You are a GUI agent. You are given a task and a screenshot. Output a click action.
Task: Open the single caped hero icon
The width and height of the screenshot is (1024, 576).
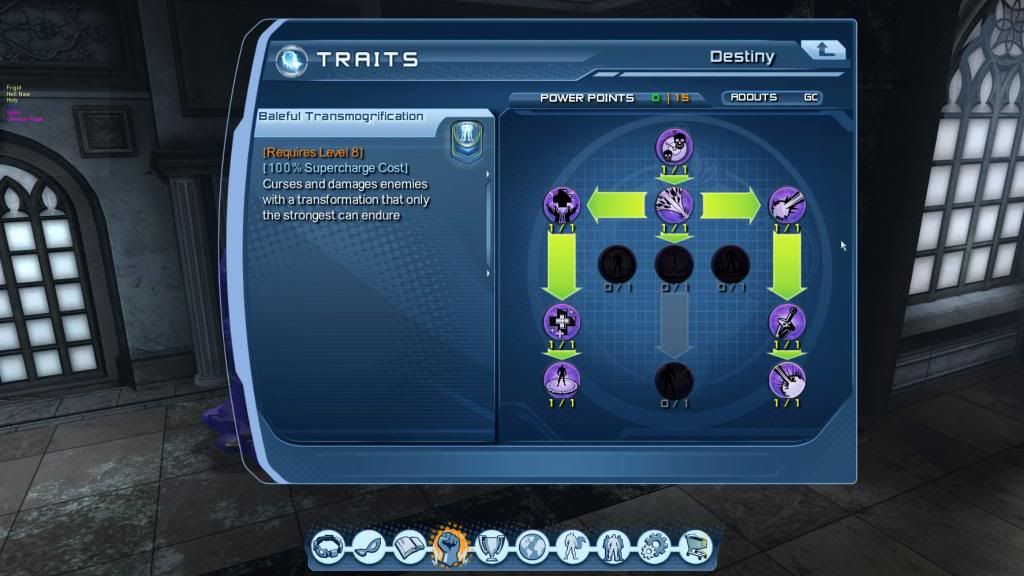572,546
